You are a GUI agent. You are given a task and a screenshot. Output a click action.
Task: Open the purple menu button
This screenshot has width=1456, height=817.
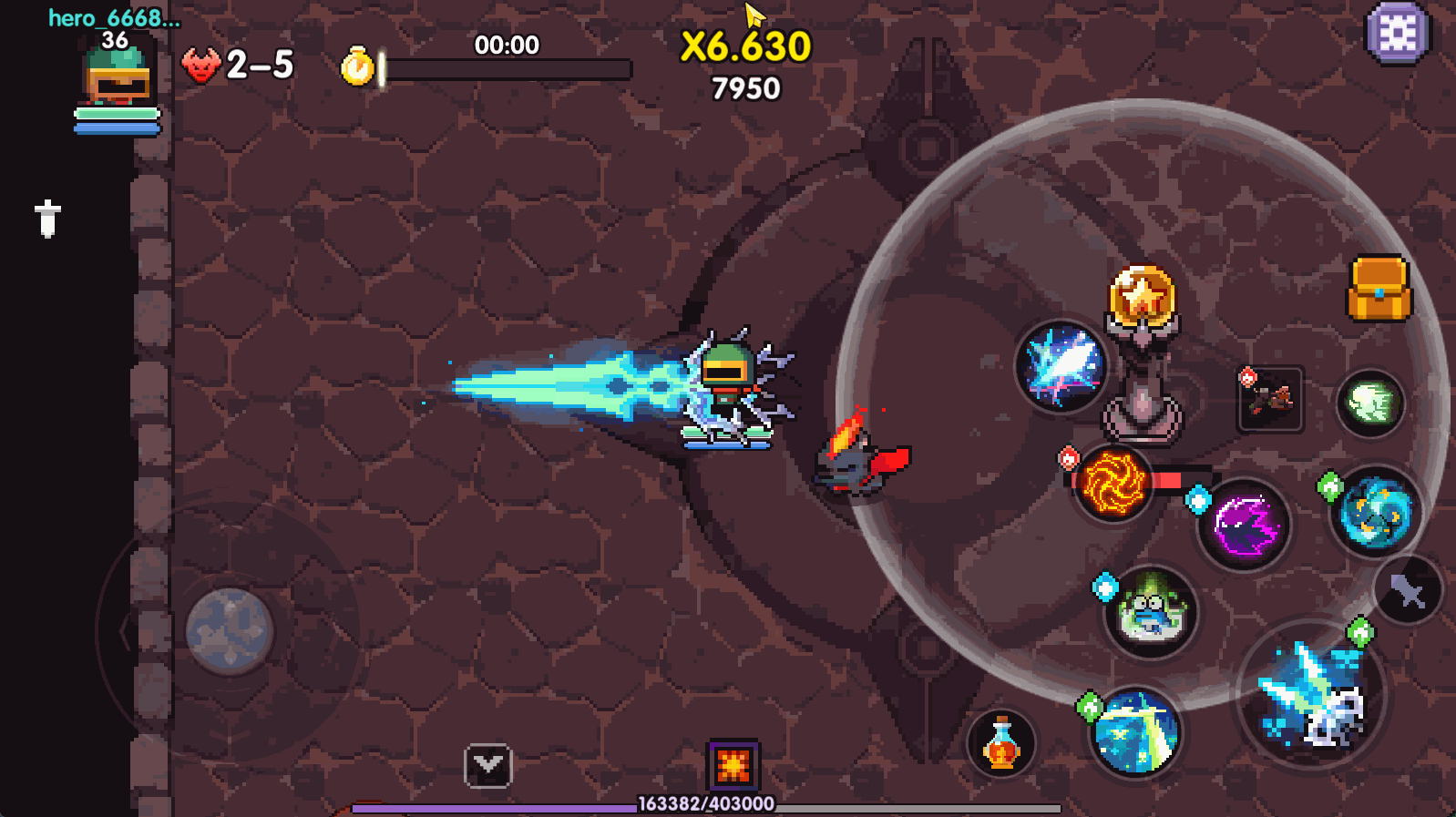coord(1397,34)
